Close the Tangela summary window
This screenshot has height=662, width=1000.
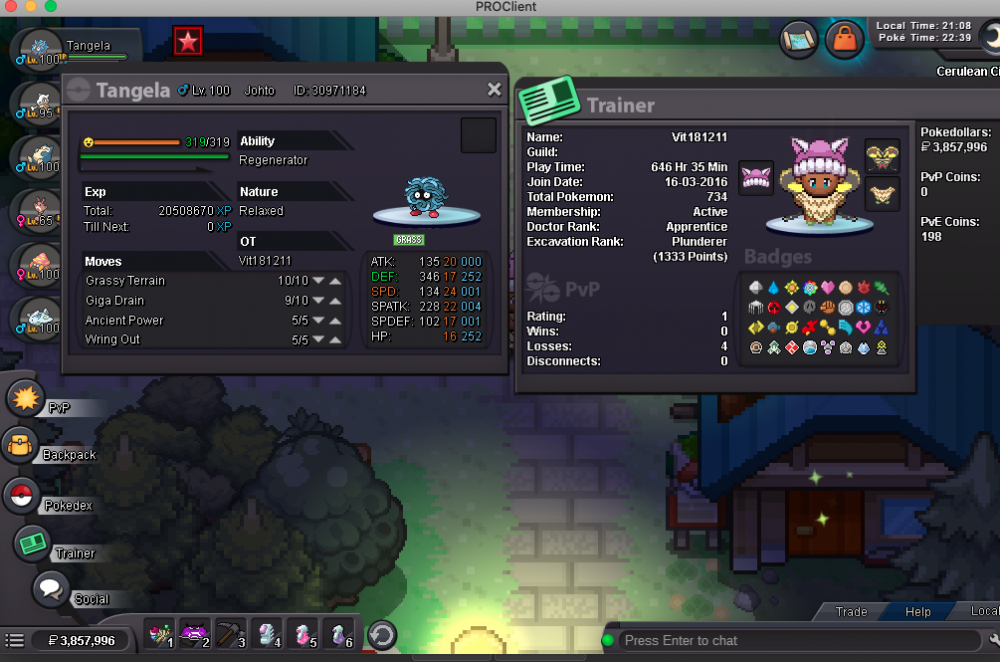[494, 90]
